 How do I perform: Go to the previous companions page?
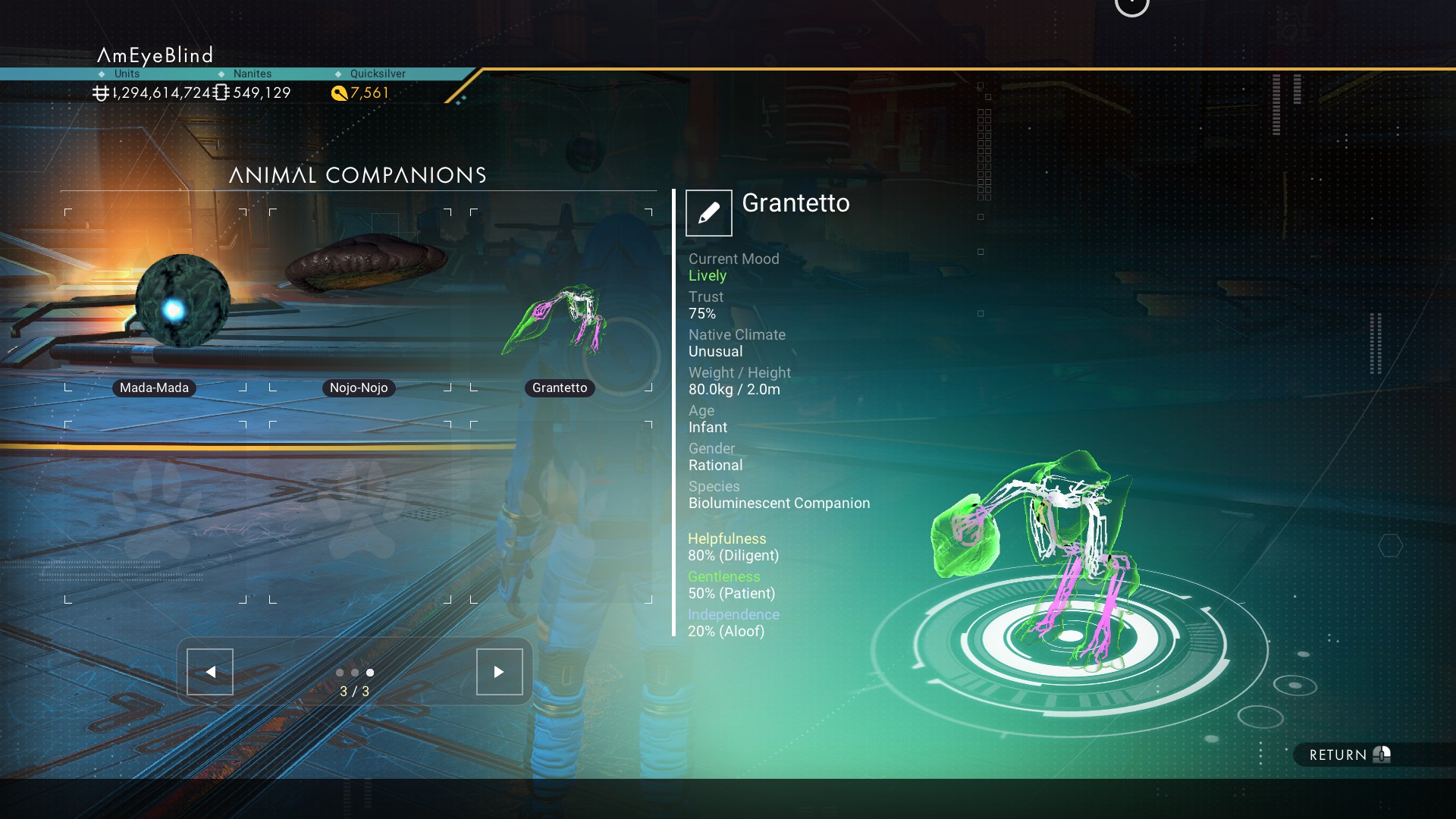(x=210, y=672)
